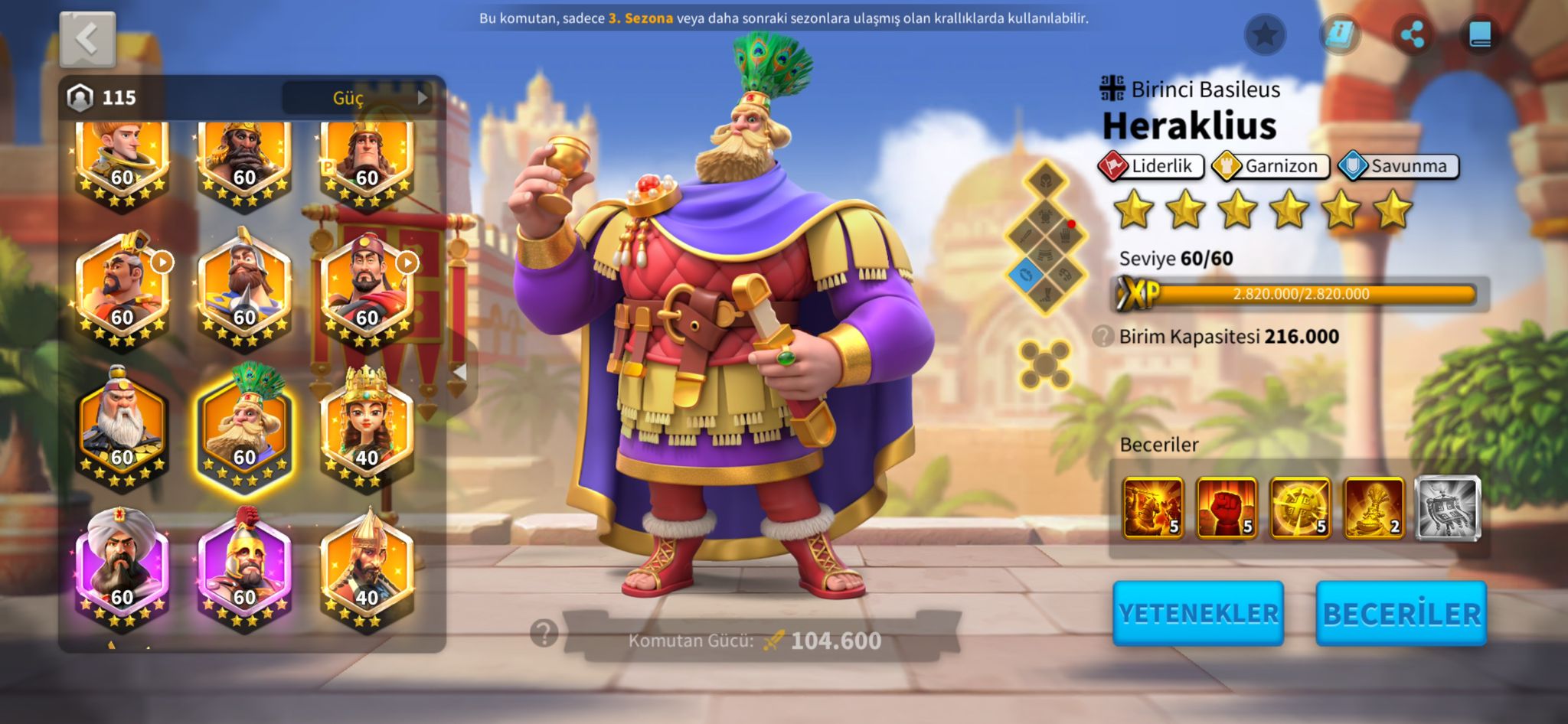The height and width of the screenshot is (724, 1568).
Task: Share commander using the share icon
Action: click(1412, 34)
